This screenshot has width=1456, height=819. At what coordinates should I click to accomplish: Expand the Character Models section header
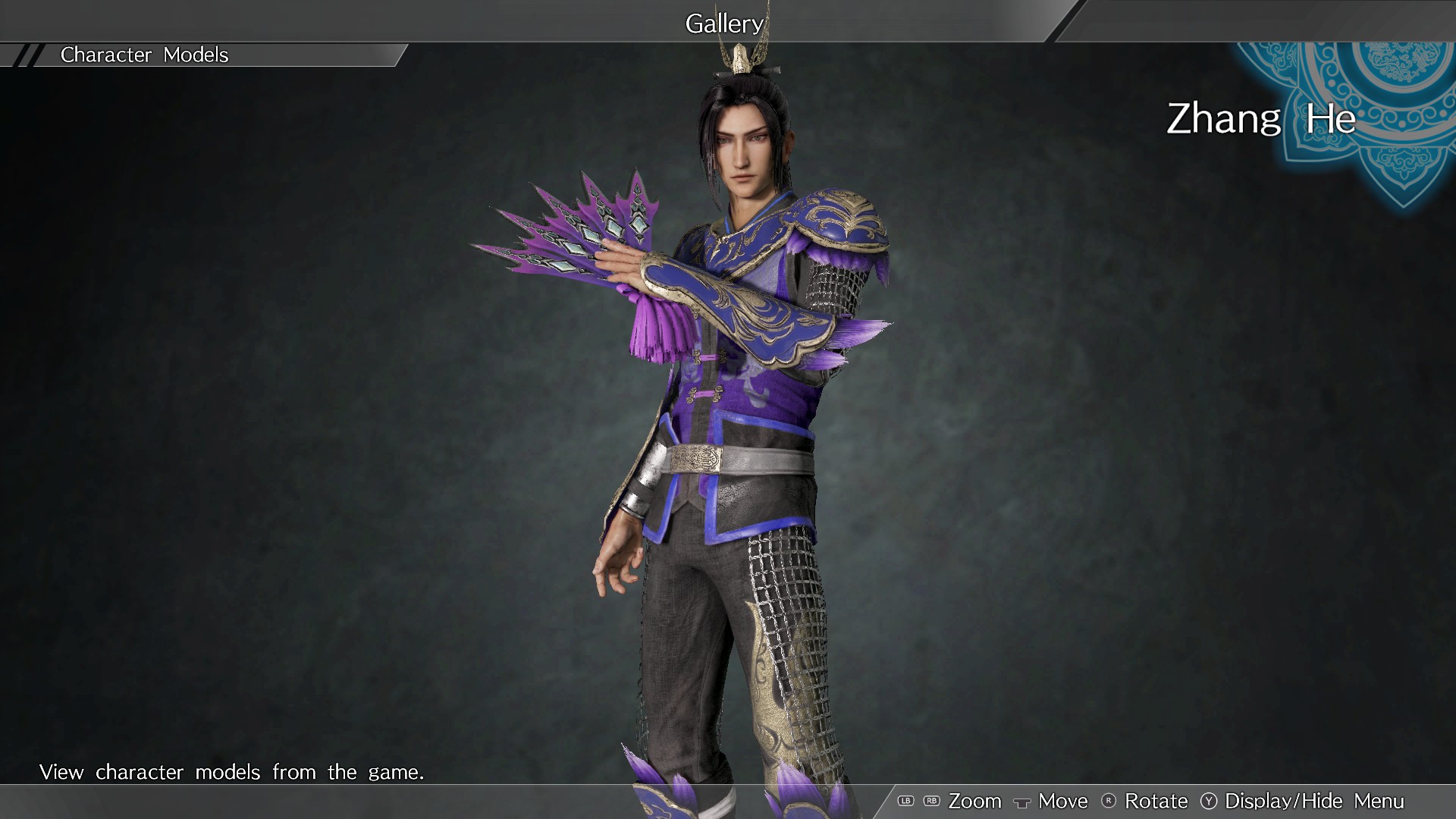point(144,55)
